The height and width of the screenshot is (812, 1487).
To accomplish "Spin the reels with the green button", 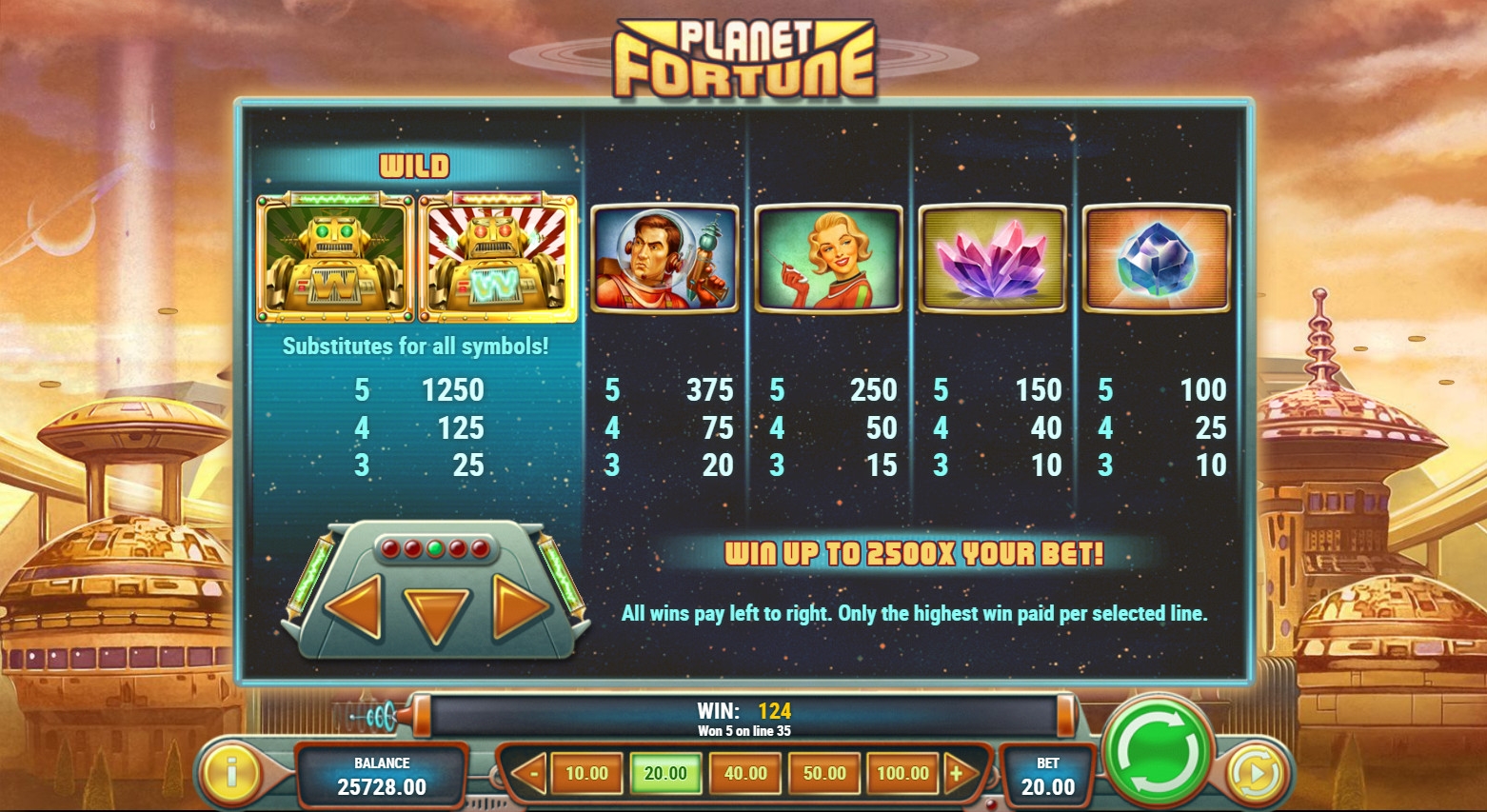I will [1159, 753].
